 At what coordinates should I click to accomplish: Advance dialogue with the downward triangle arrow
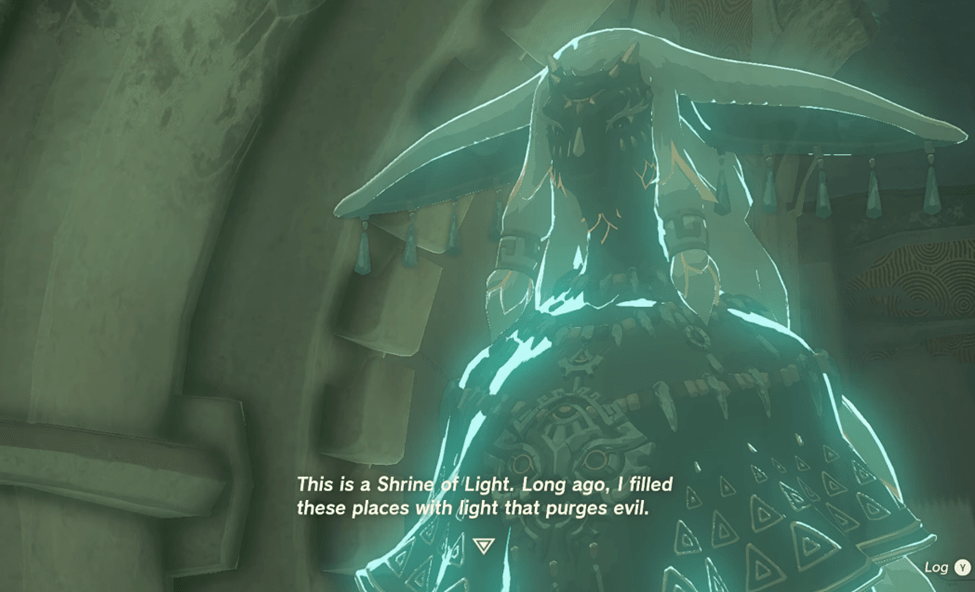click(485, 545)
